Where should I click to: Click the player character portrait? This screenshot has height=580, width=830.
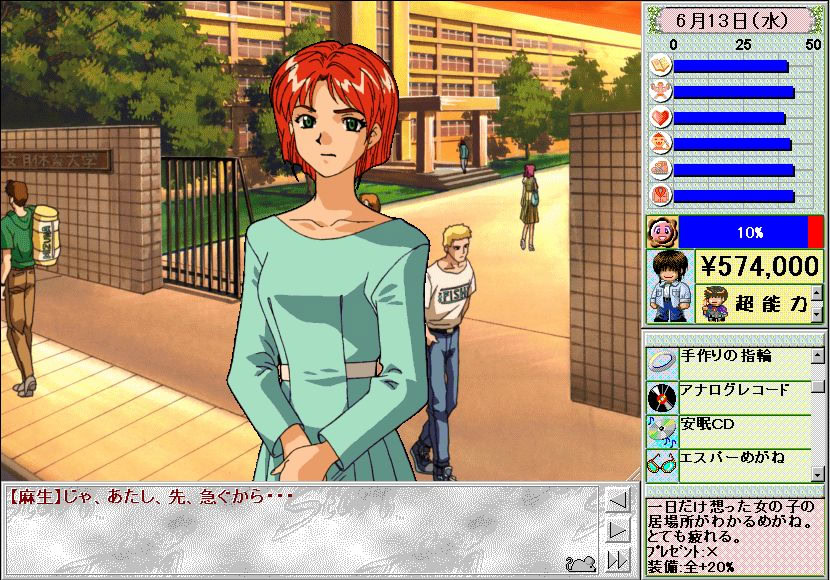pyautogui.click(x=665, y=287)
